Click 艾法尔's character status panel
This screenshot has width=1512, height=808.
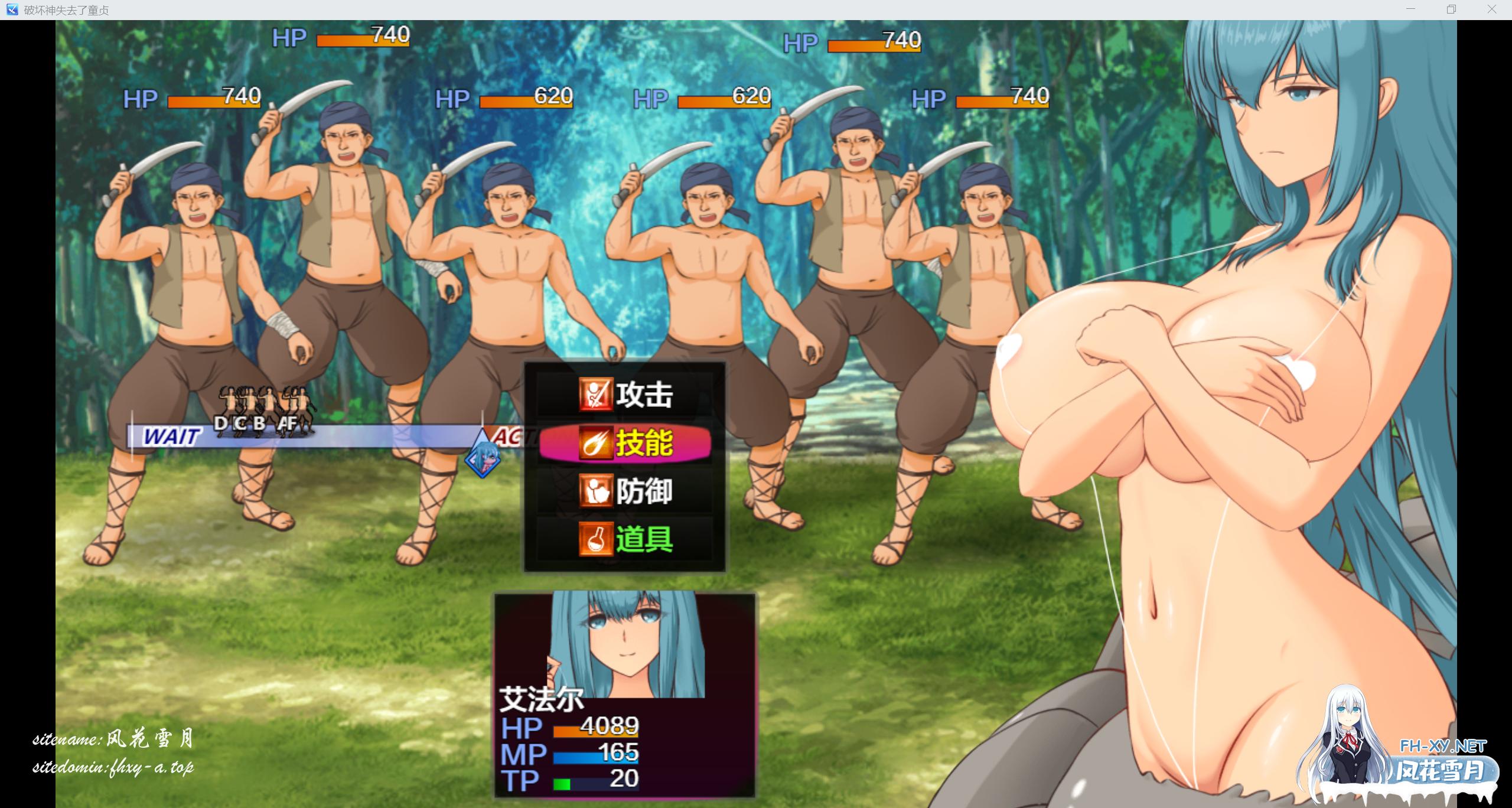[x=624, y=695]
